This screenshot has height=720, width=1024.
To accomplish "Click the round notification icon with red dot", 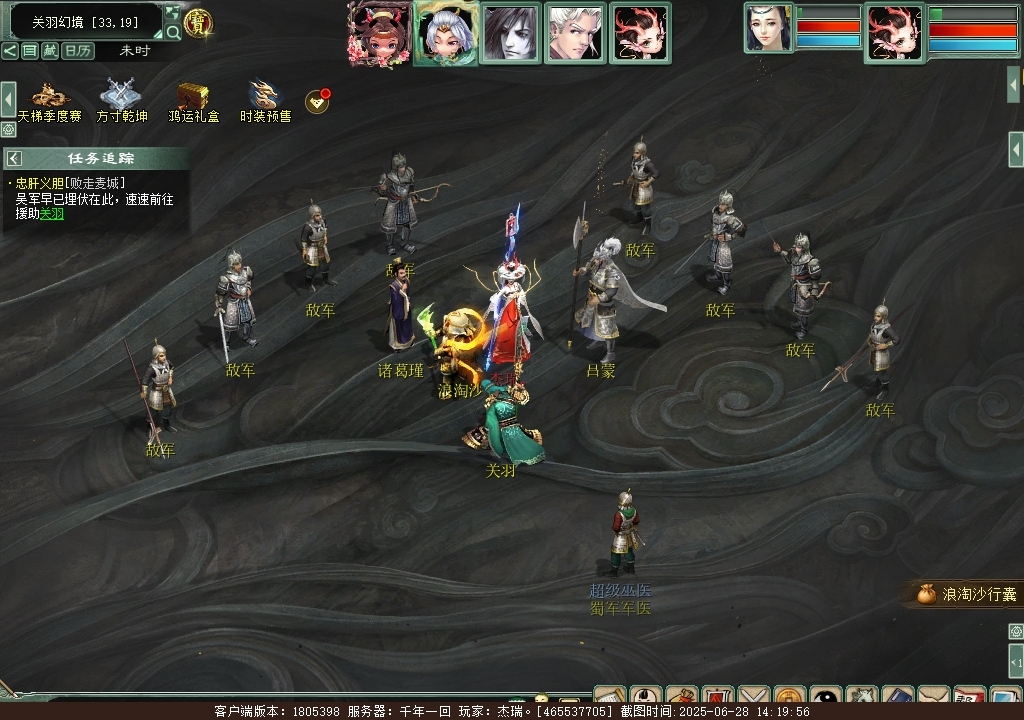I will (x=317, y=101).
